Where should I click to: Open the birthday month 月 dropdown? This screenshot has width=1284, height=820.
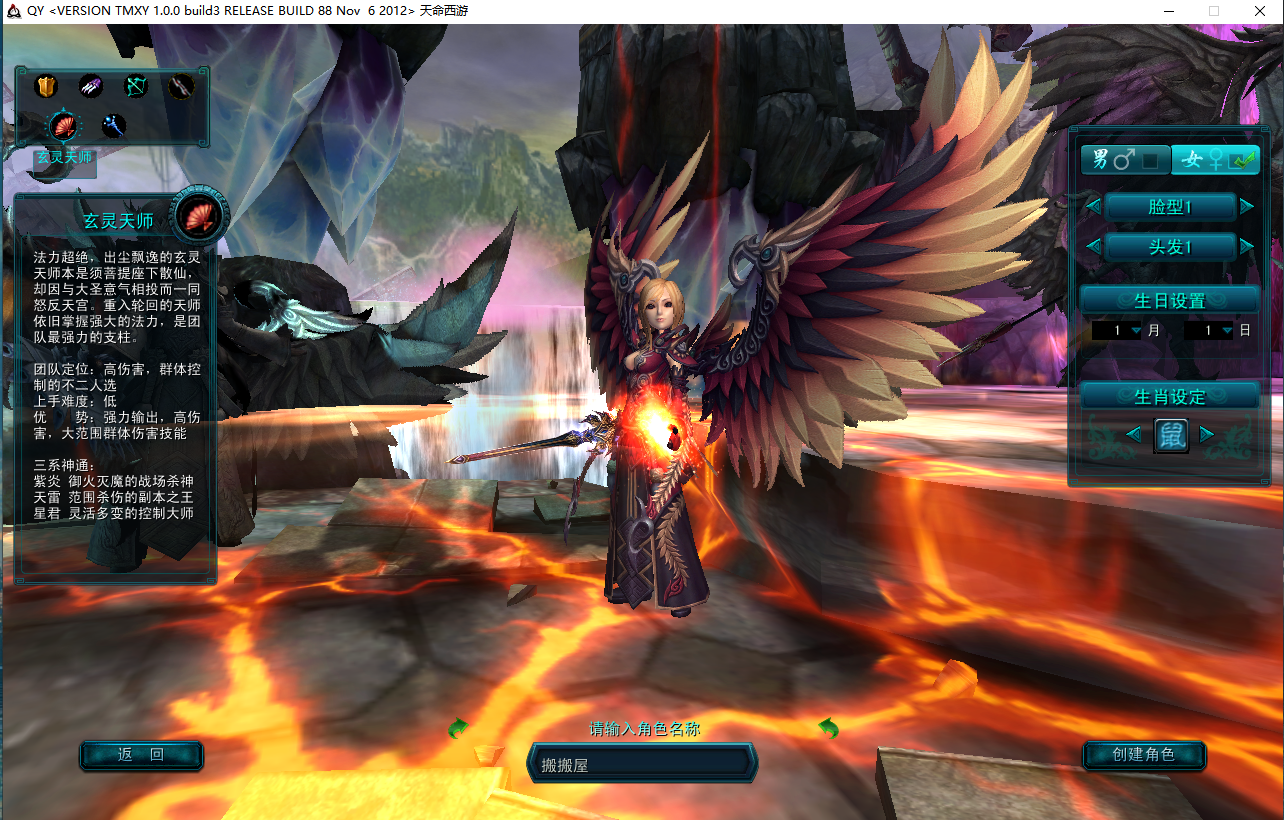click(x=1136, y=330)
